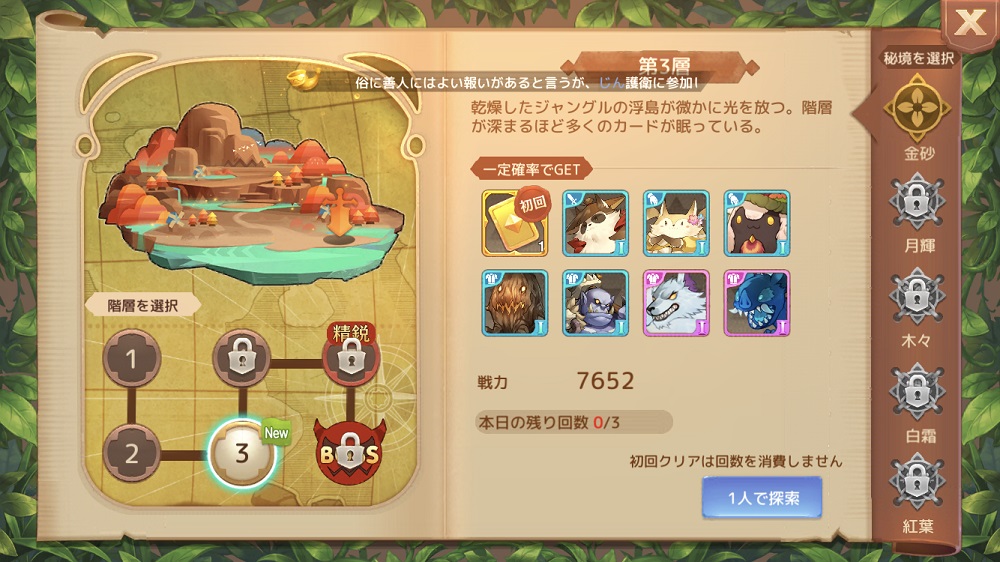Choose the floor 3 node marked New
Viewport: 1000px width, 562px height.
click(x=241, y=452)
